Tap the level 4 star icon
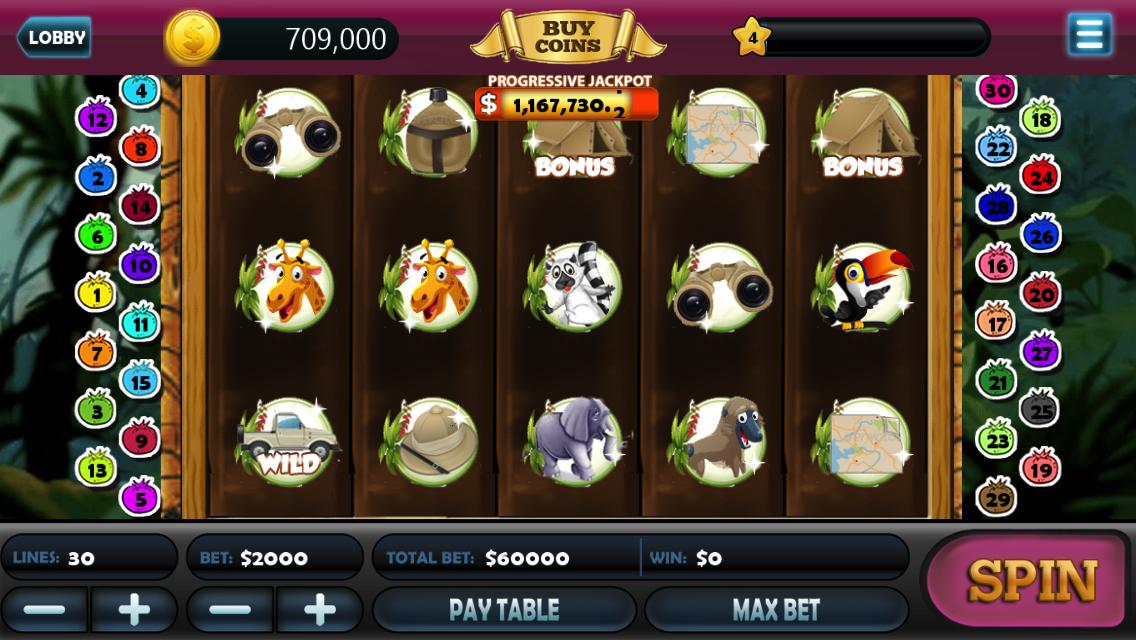Viewport: 1136px width, 640px height. 752,38
